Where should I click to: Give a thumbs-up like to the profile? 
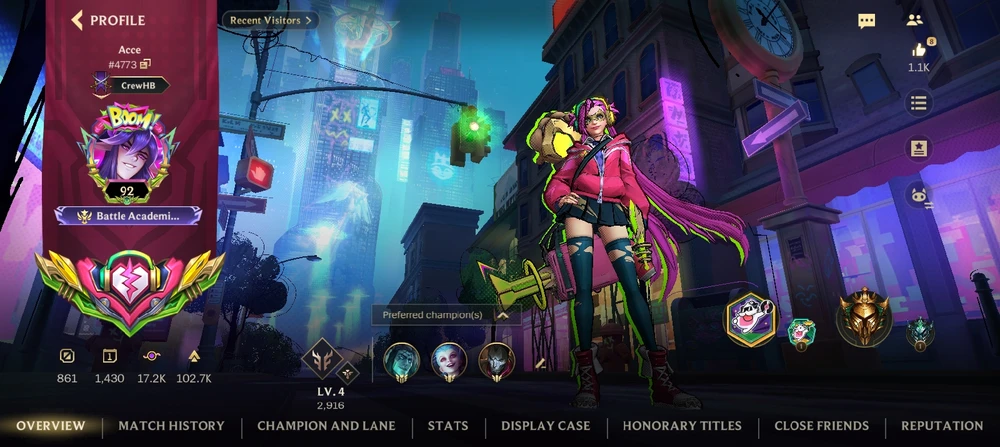point(919,50)
